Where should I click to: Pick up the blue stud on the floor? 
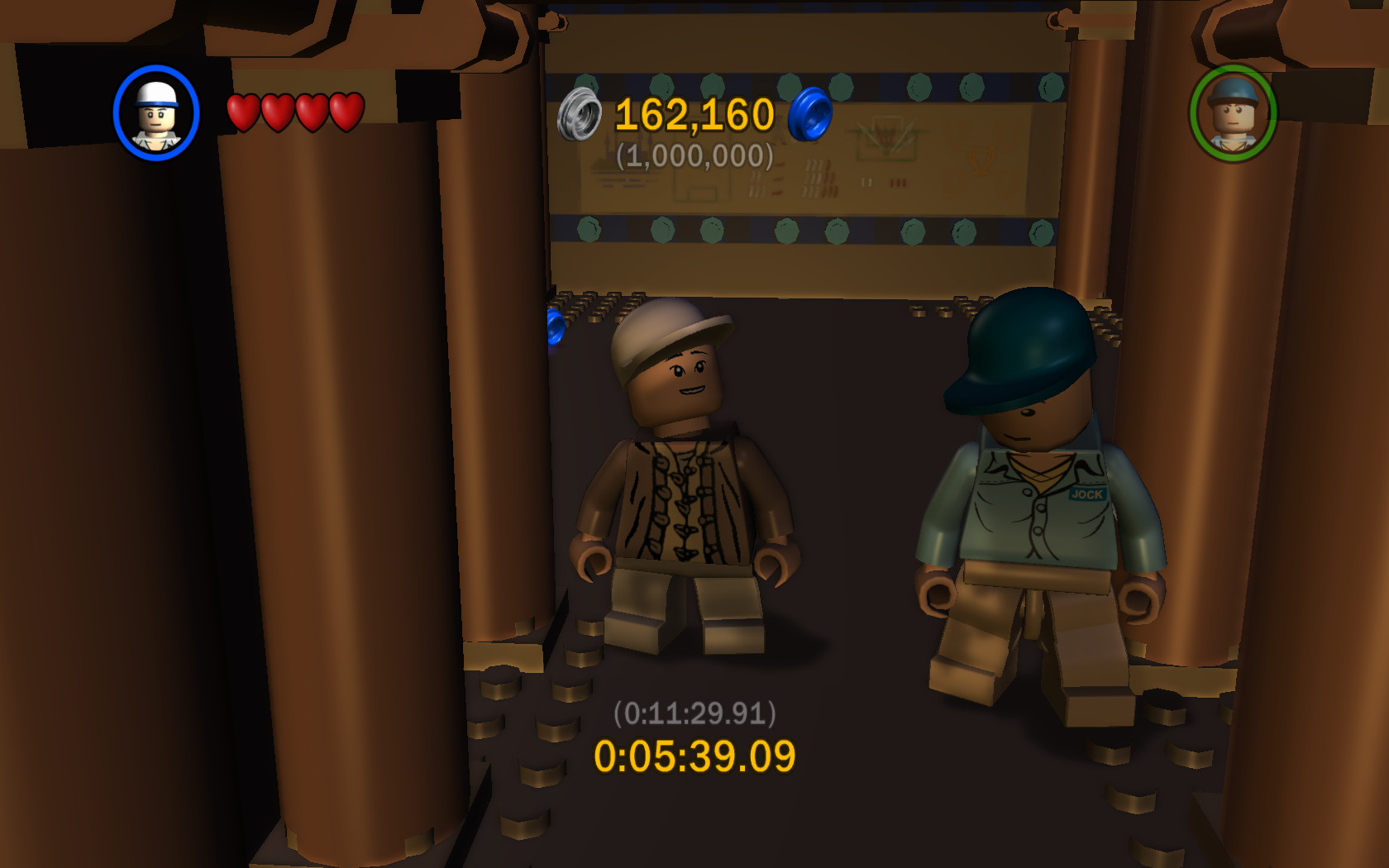coord(555,327)
